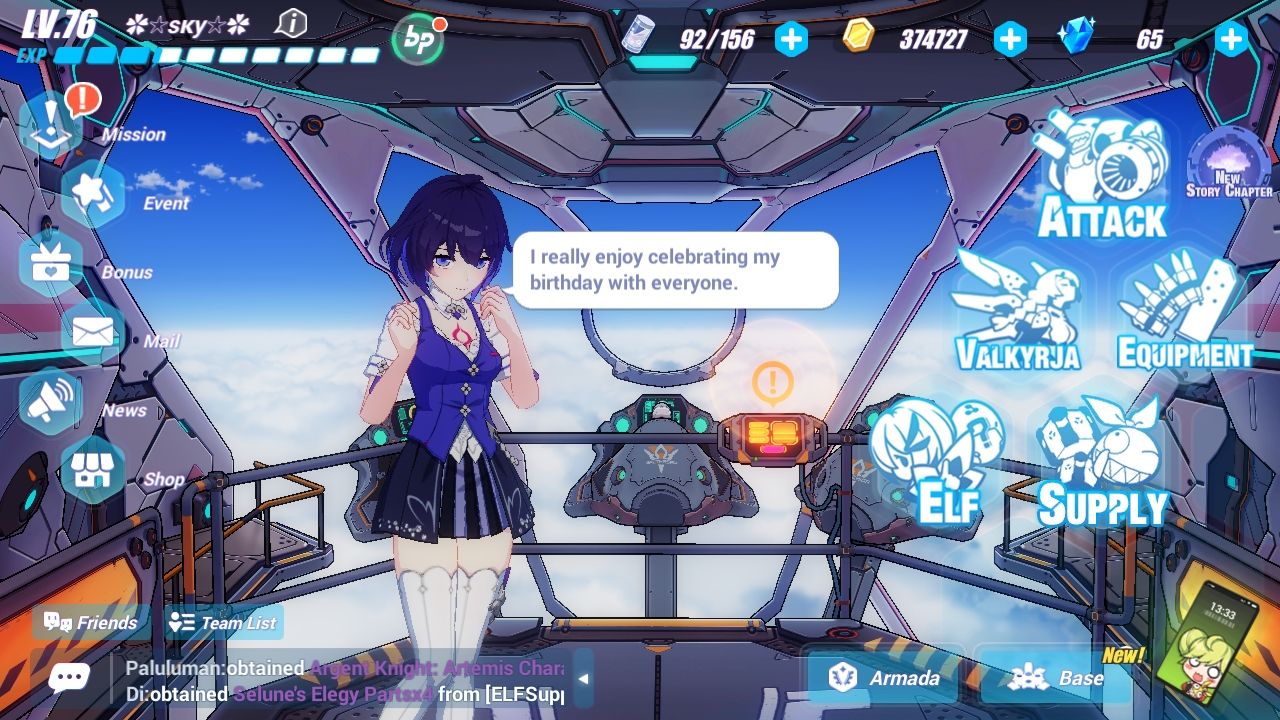Show player info via the i icon
This screenshot has height=720, width=1280.
point(291,23)
